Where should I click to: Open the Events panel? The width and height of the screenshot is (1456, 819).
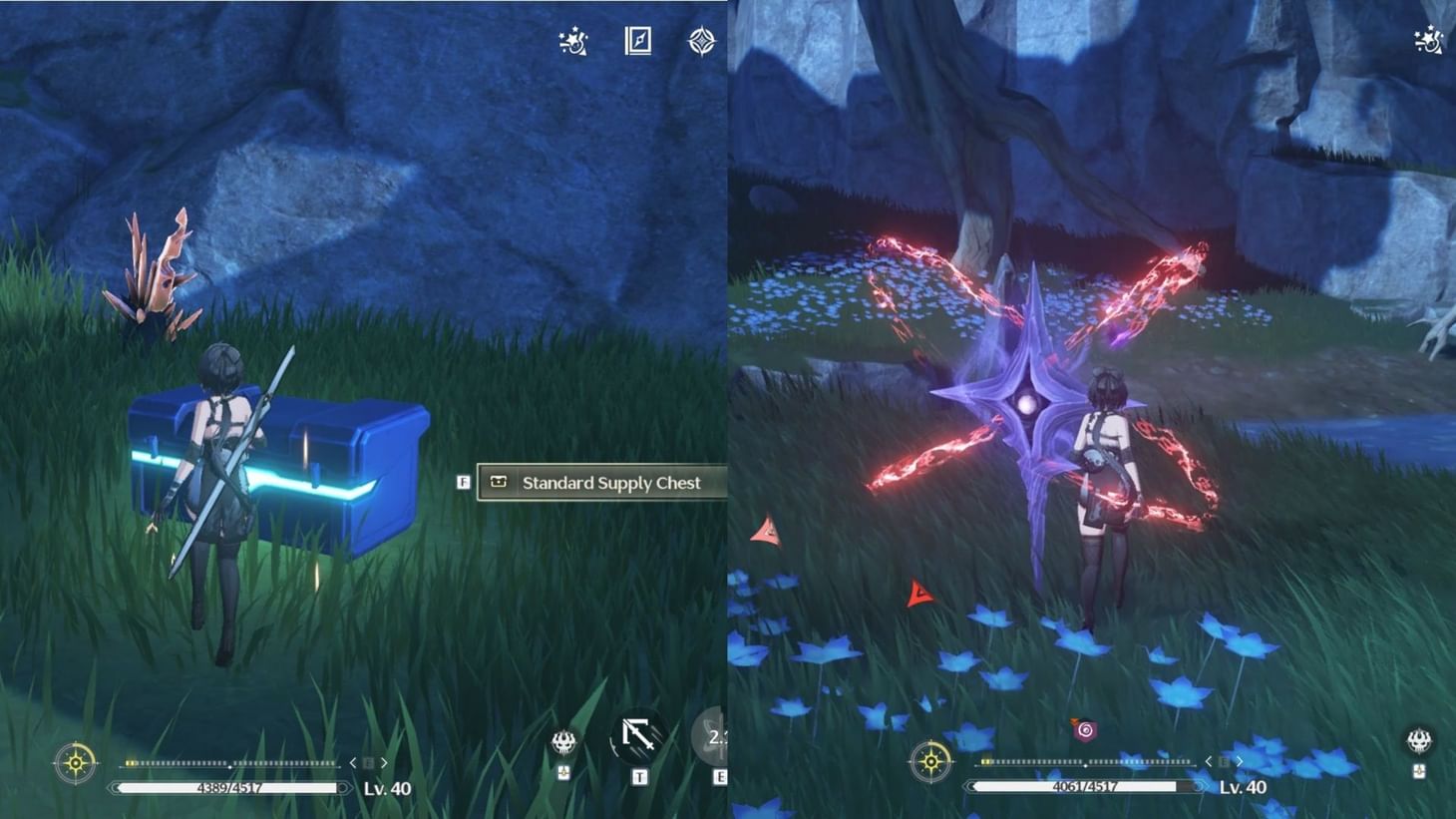[x=571, y=42]
